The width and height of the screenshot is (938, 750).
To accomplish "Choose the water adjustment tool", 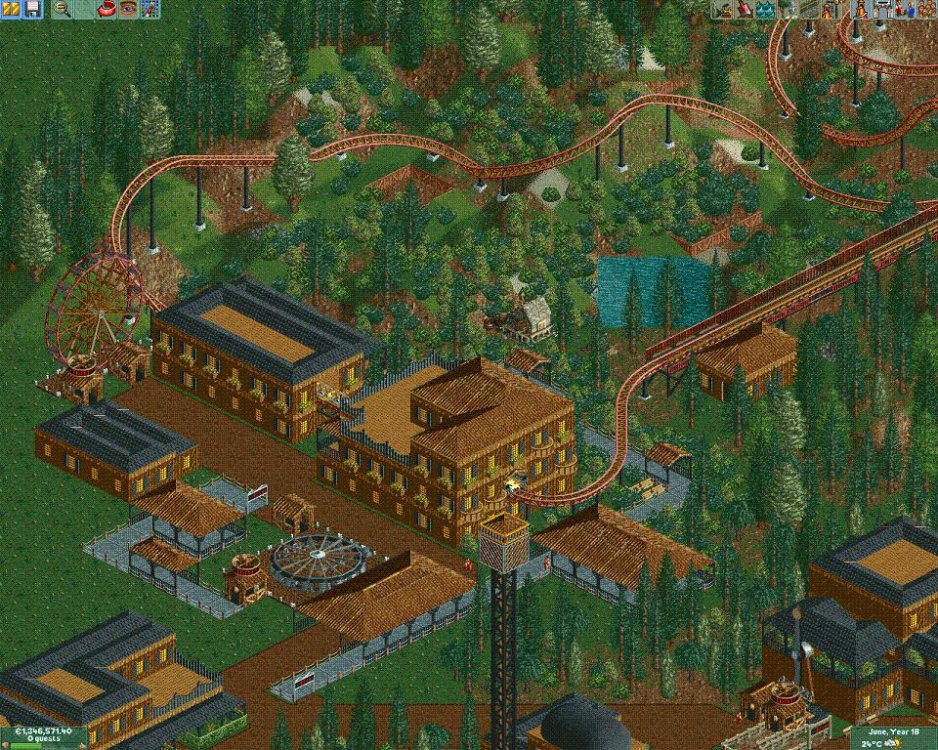I will pyautogui.click(x=765, y=9).
